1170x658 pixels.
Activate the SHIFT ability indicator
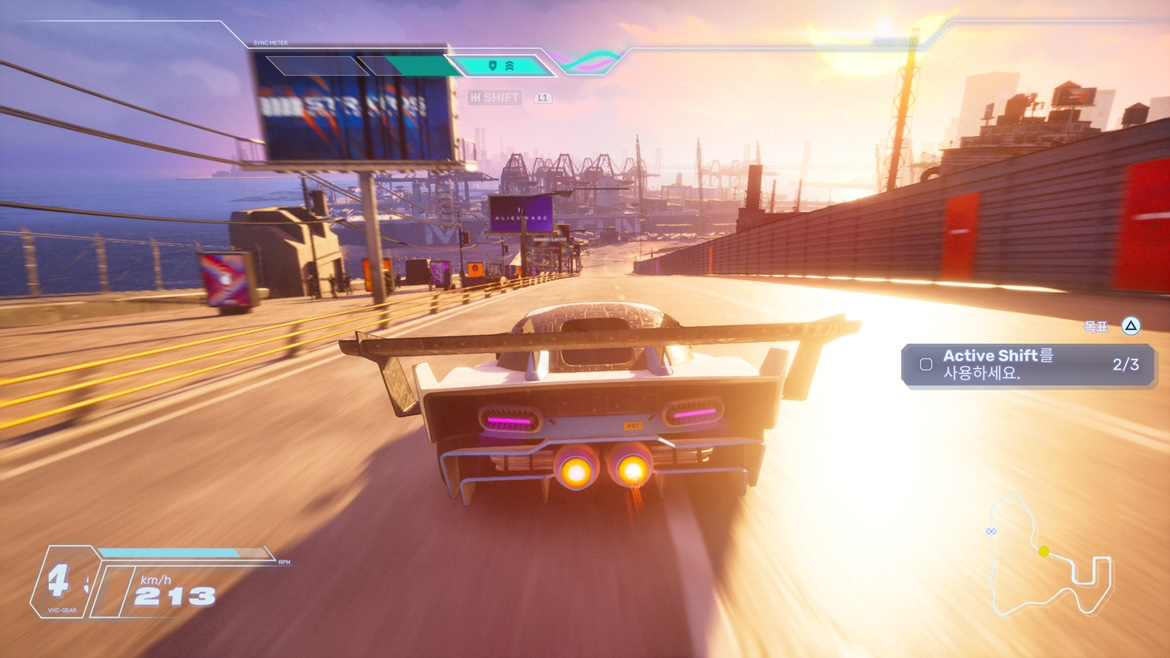495,98
